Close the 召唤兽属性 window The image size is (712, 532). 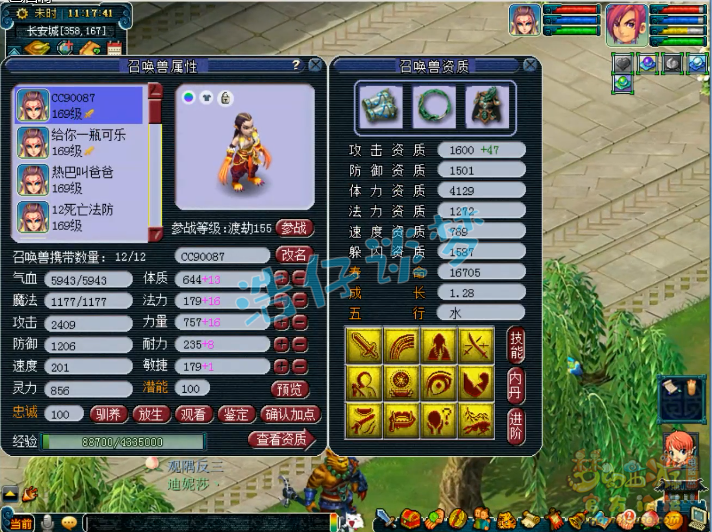tap(316, 65)
